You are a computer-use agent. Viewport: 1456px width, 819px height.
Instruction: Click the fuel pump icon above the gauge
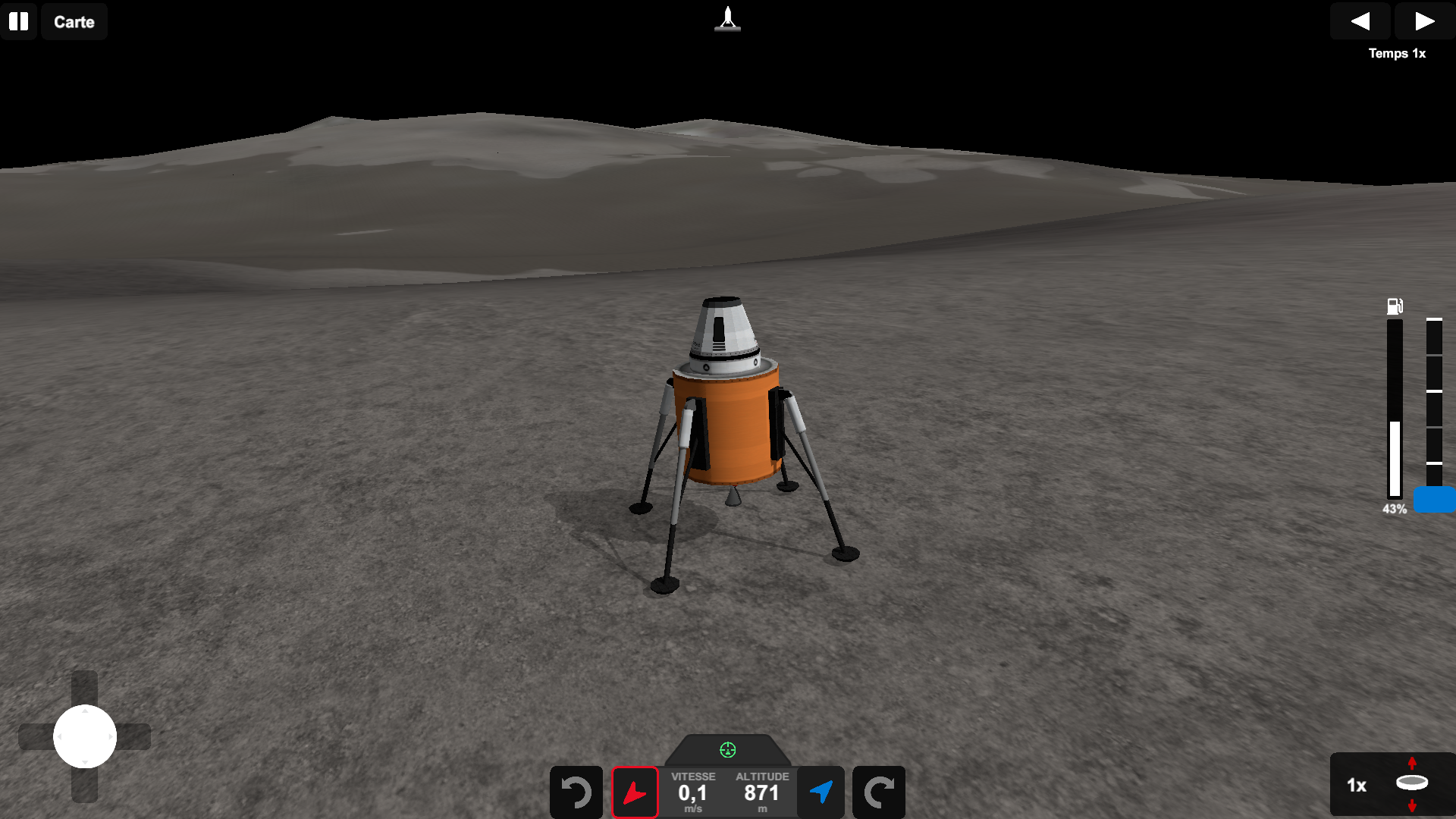tap(1394, 306)
